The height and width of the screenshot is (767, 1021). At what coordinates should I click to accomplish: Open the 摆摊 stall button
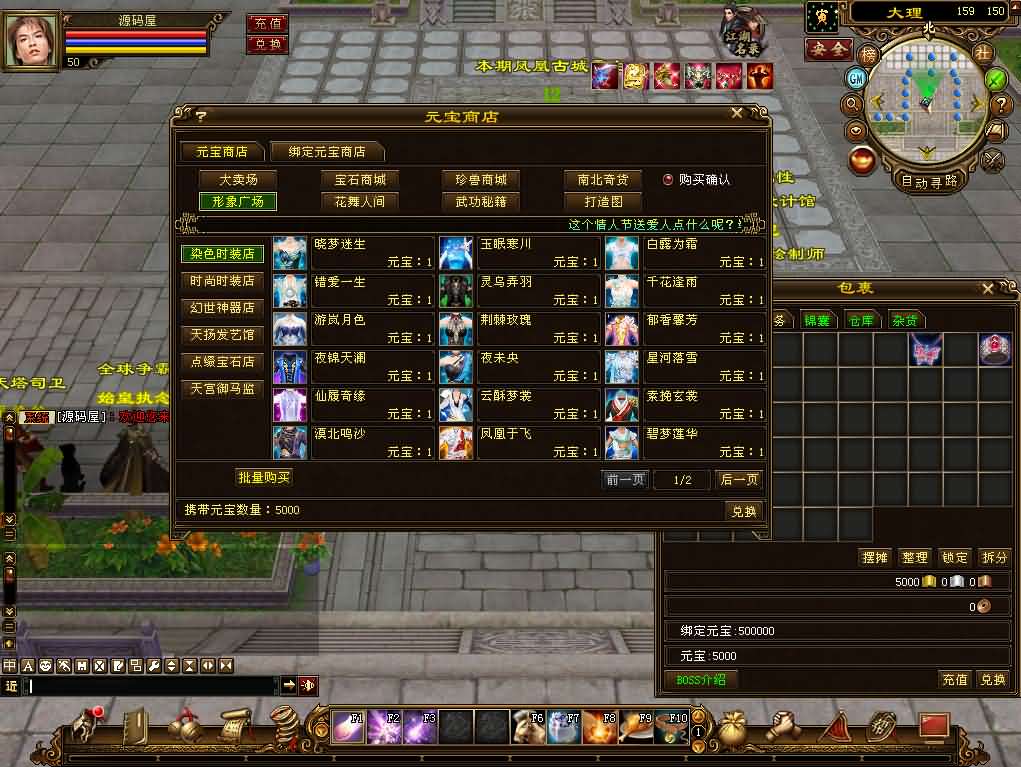[x=875, y=557]
